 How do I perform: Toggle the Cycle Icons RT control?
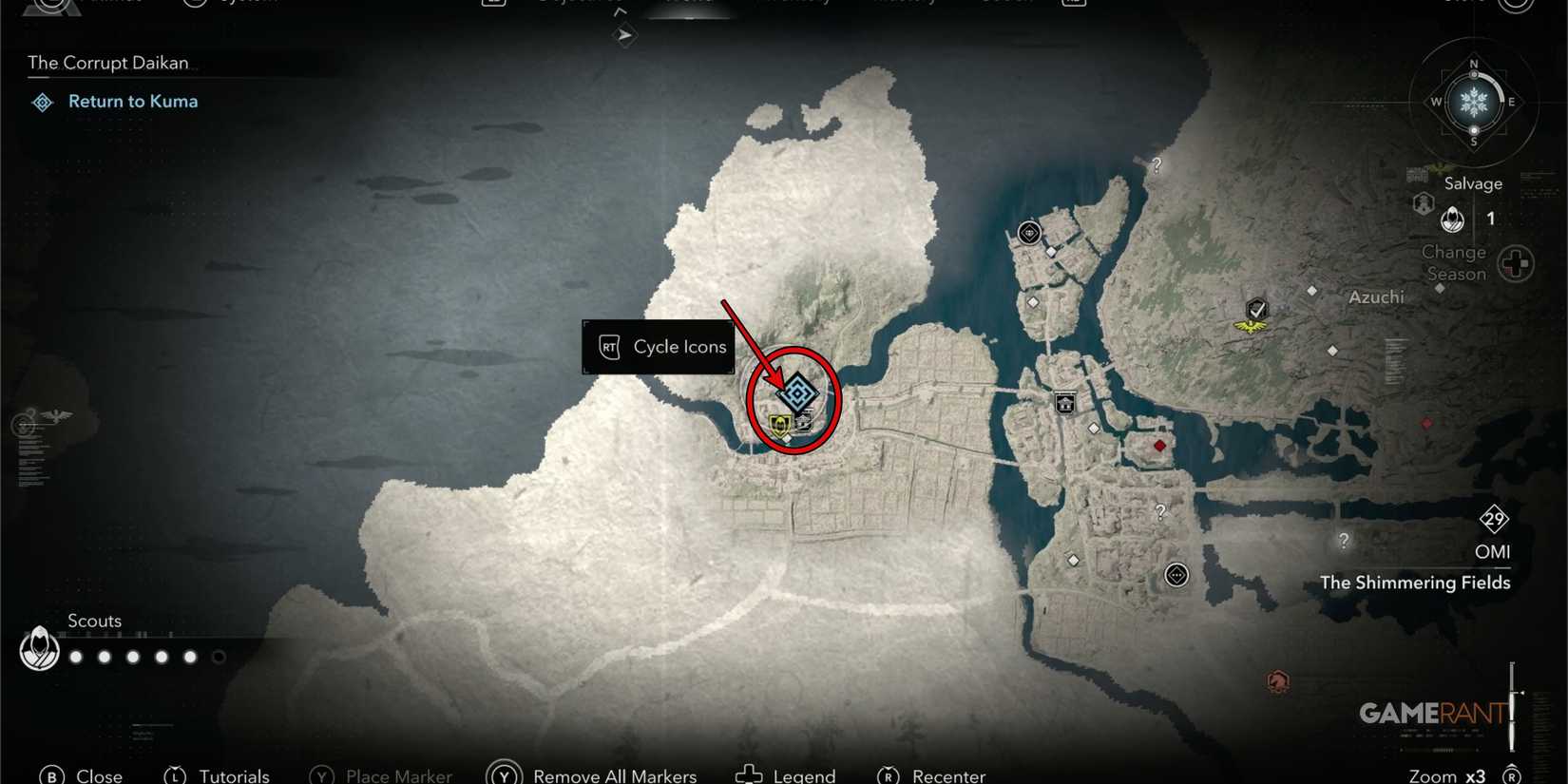coord(659,347)
